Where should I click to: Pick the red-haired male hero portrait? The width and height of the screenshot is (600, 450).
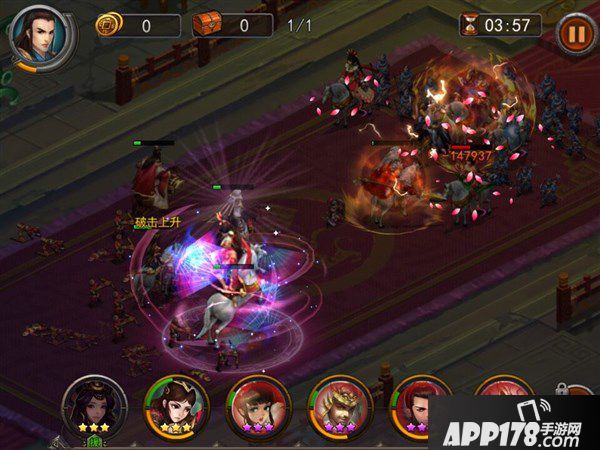[421, 407]
